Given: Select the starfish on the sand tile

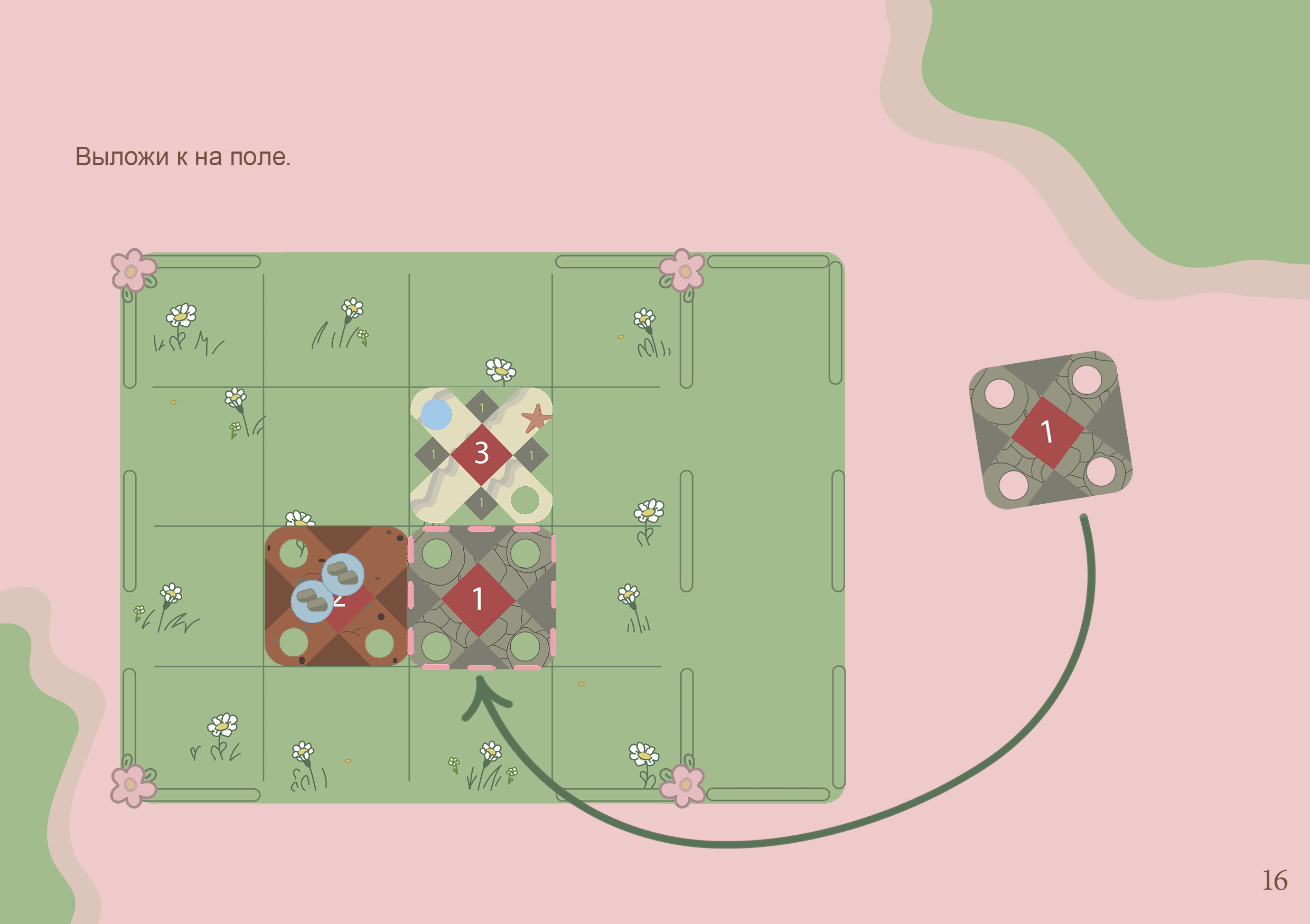Looking at the screenshot, I should pos(536,418).
